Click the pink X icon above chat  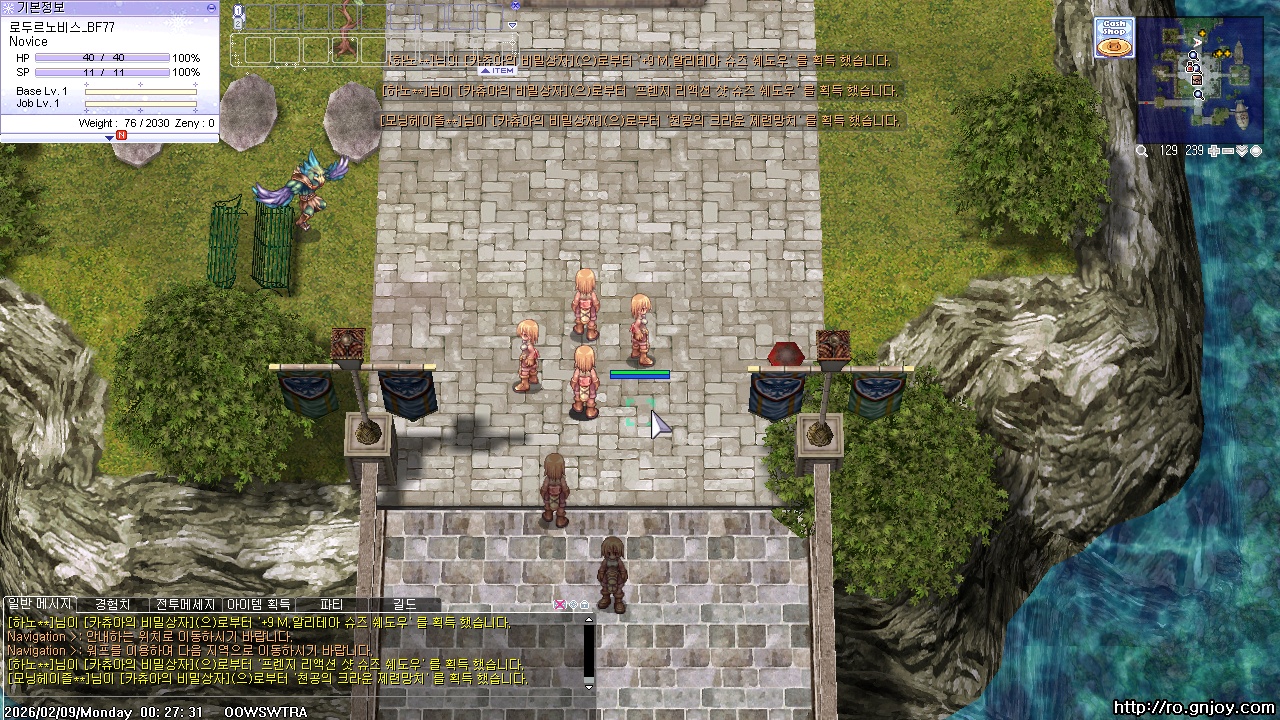tap(560, 605)
